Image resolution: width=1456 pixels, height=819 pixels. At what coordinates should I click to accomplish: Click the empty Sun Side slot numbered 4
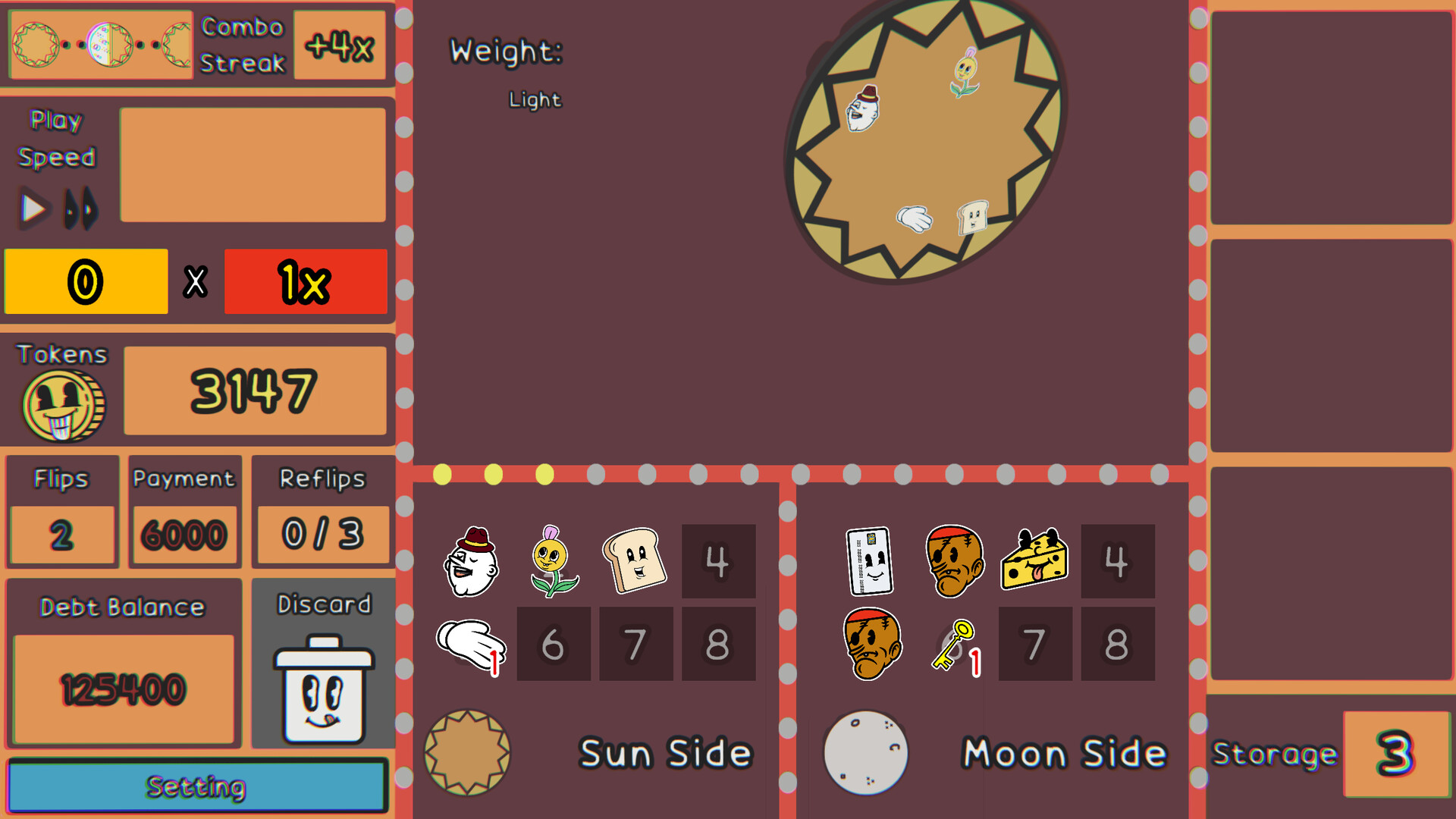[x=718, y=561]
